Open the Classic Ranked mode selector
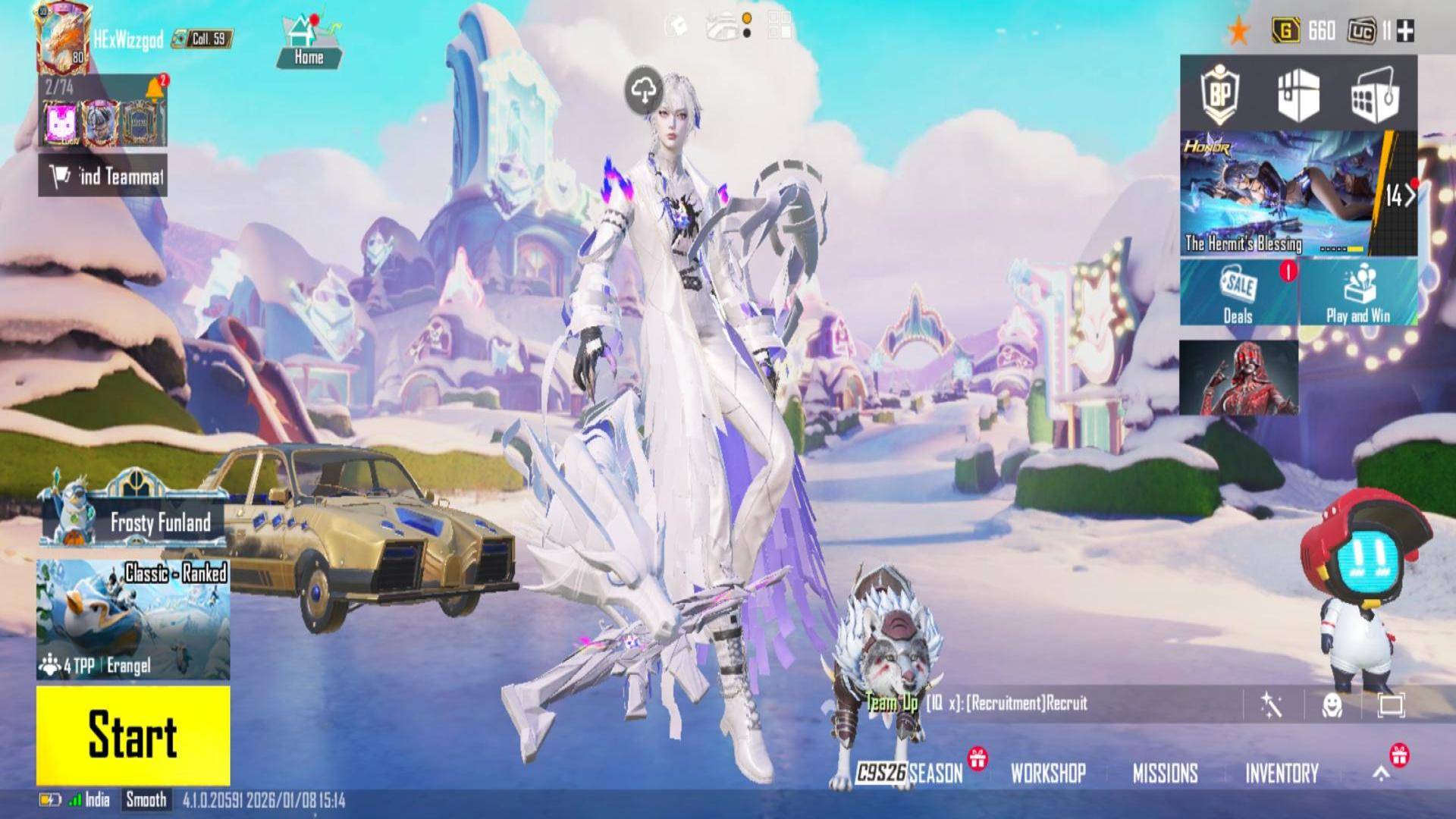The width and height of the screenshot is (1456, 819). [x=133, y=620]
